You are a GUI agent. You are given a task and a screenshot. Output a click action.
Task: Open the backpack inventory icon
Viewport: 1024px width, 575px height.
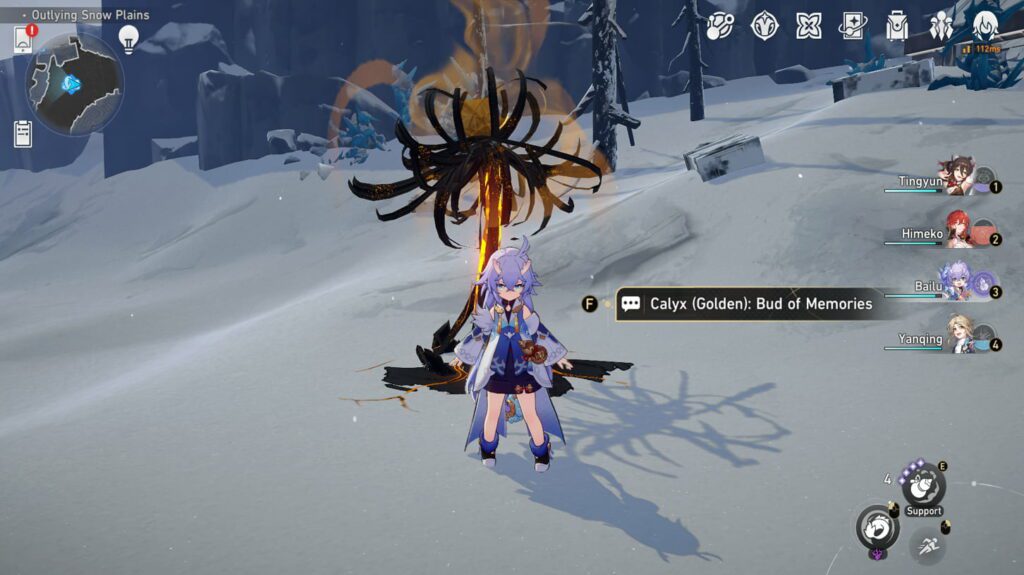(x=897, y=25)
